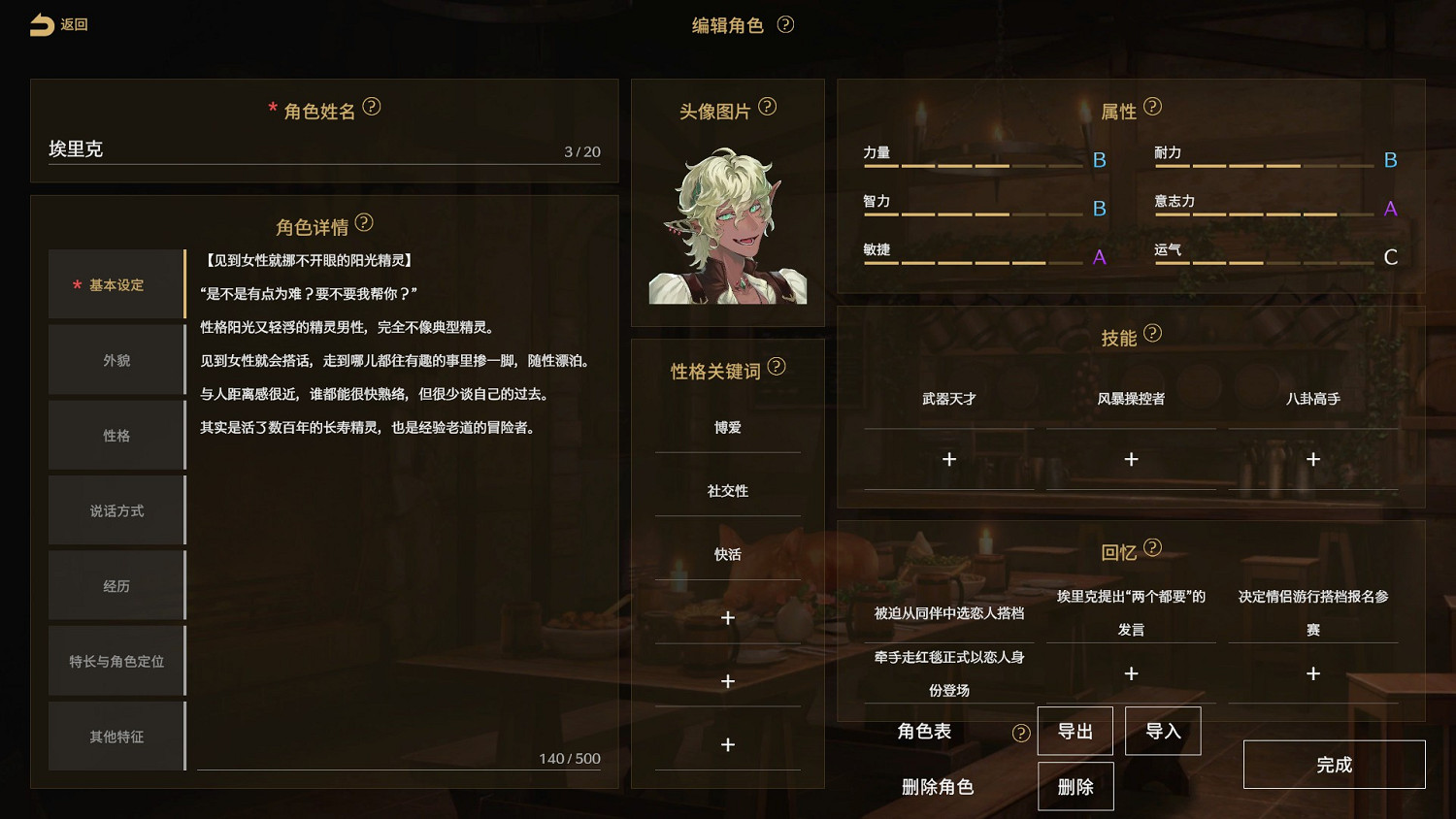Open the 特长与角色定位 tab
Image resolution: width=1456 pixels, height=819 pixels.
coord(116,661)
